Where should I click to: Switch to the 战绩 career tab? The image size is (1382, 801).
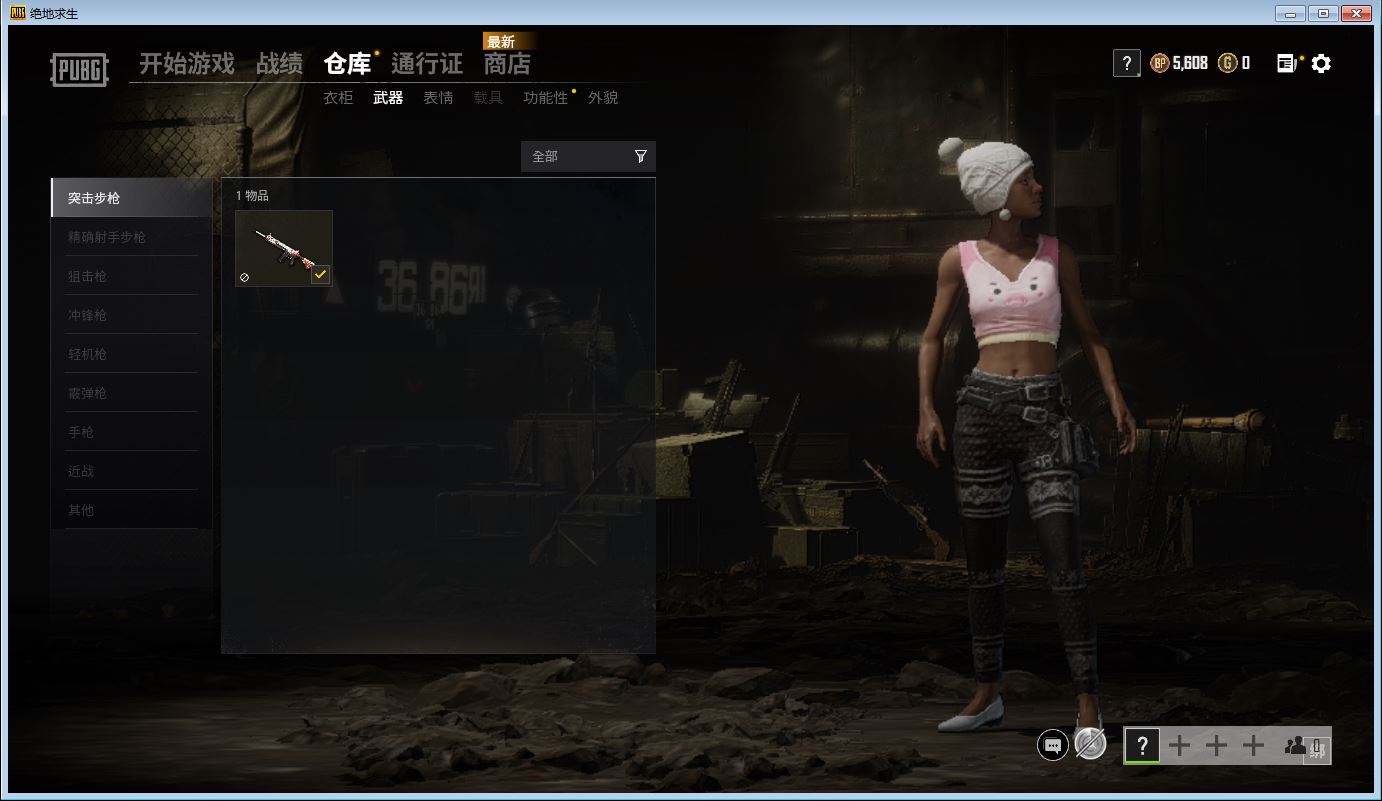tap(279, 64)
